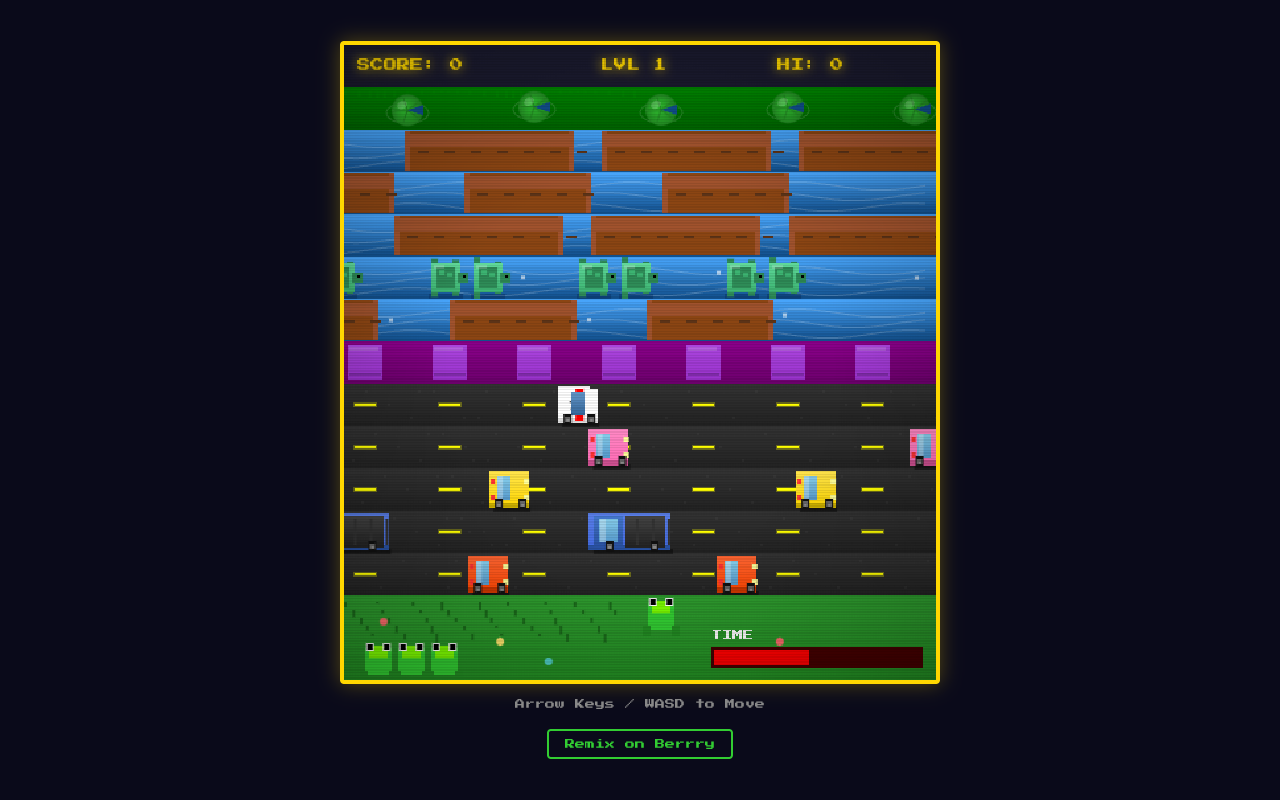Click the red TIME progress bar
Viewport: 1280px width, 800px height.
point(760,656)
